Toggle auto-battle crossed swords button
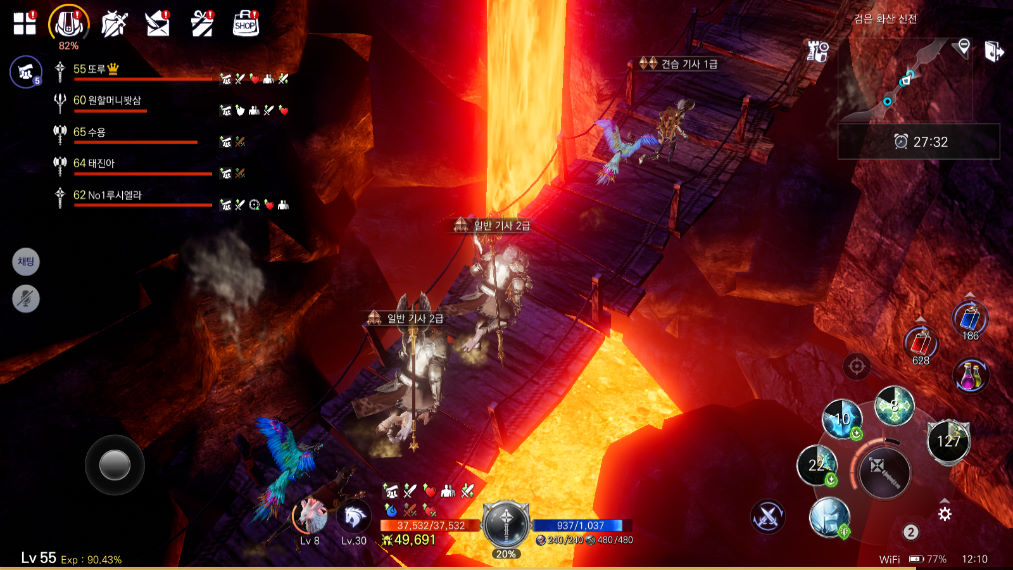 click(x=768, y=516)
